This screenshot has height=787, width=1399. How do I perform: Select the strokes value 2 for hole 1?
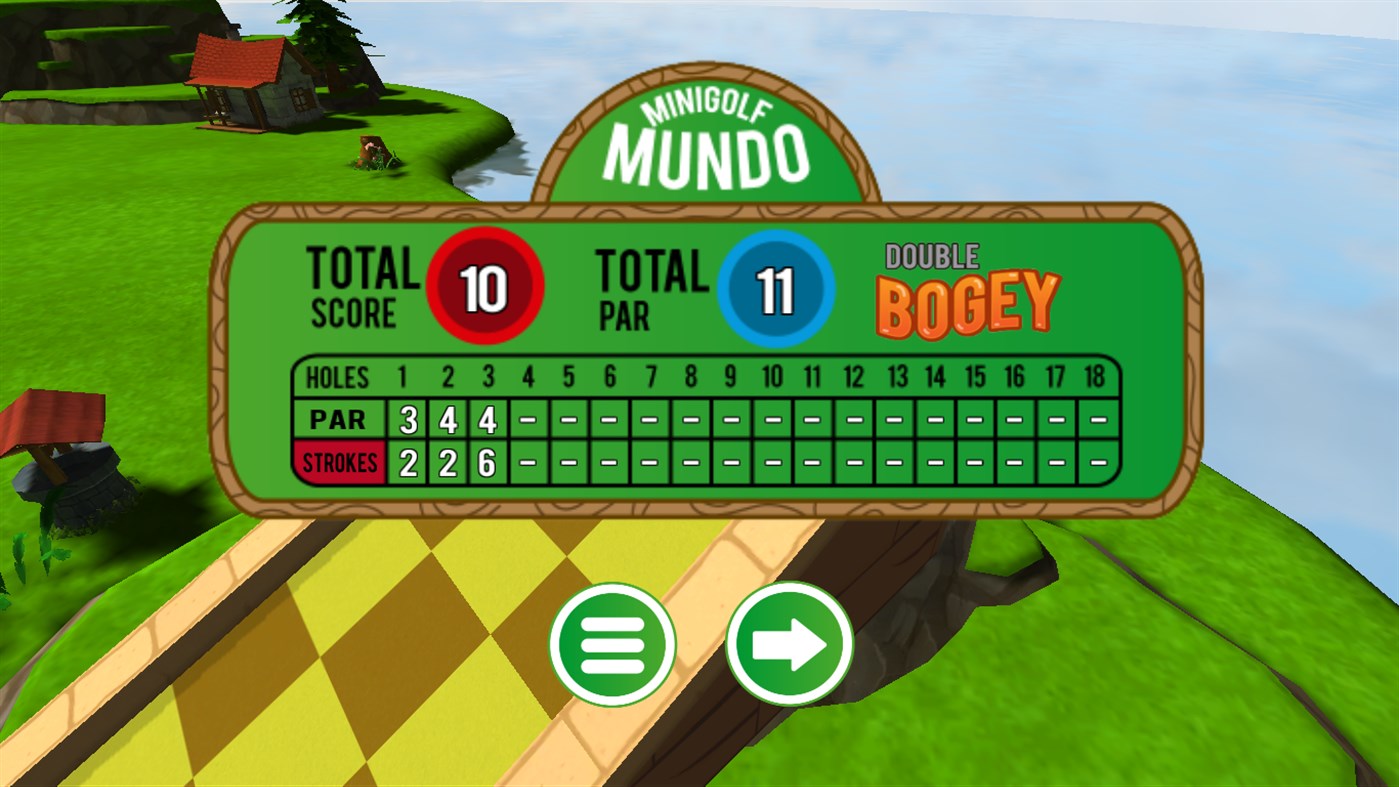(x=406, y=462)
